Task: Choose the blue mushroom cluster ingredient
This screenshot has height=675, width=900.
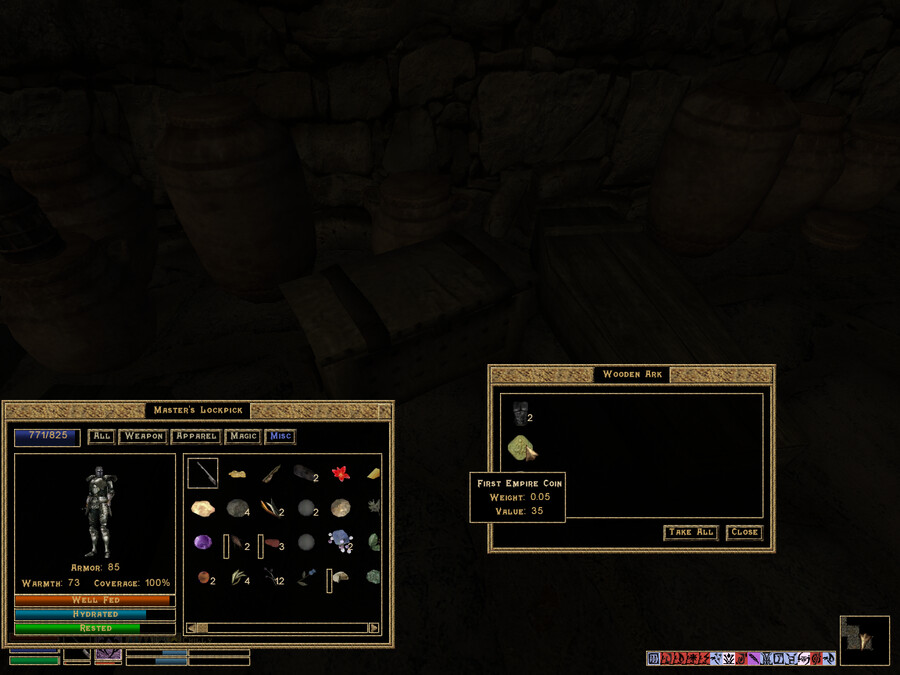Action: click(x=340, y=542)
